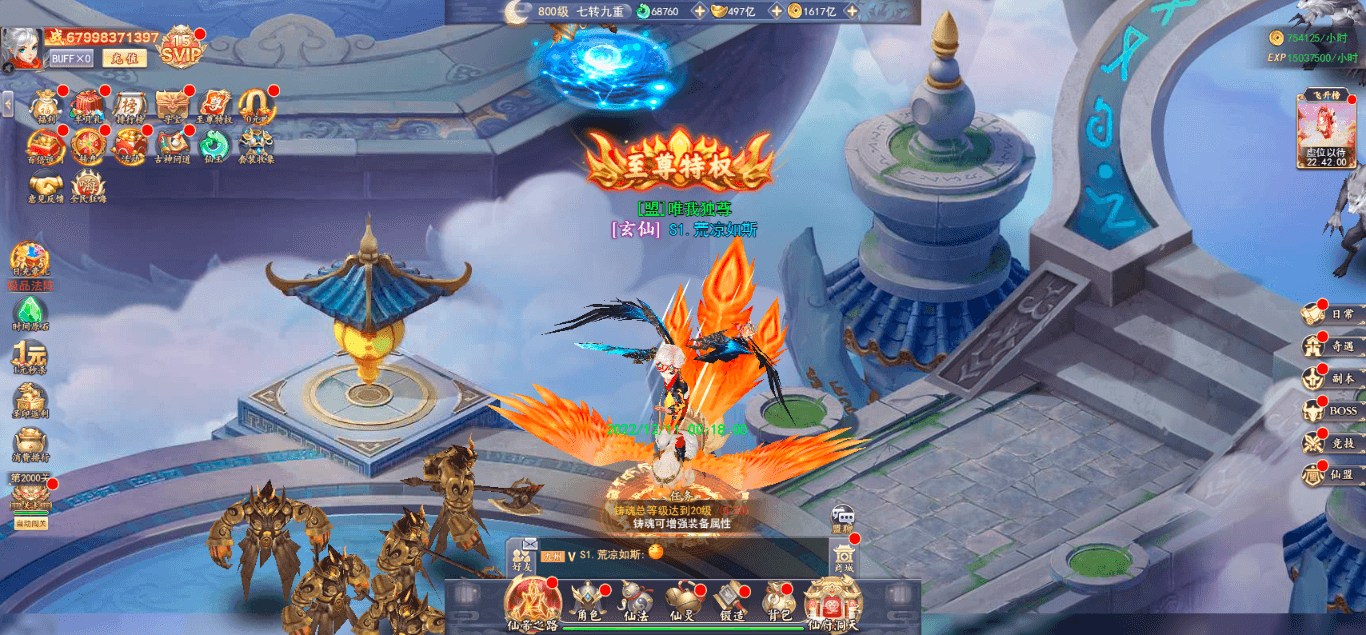View the 排行榜 ranking scroll
This screenshot has width=1366, height=635.
point(129,106)
